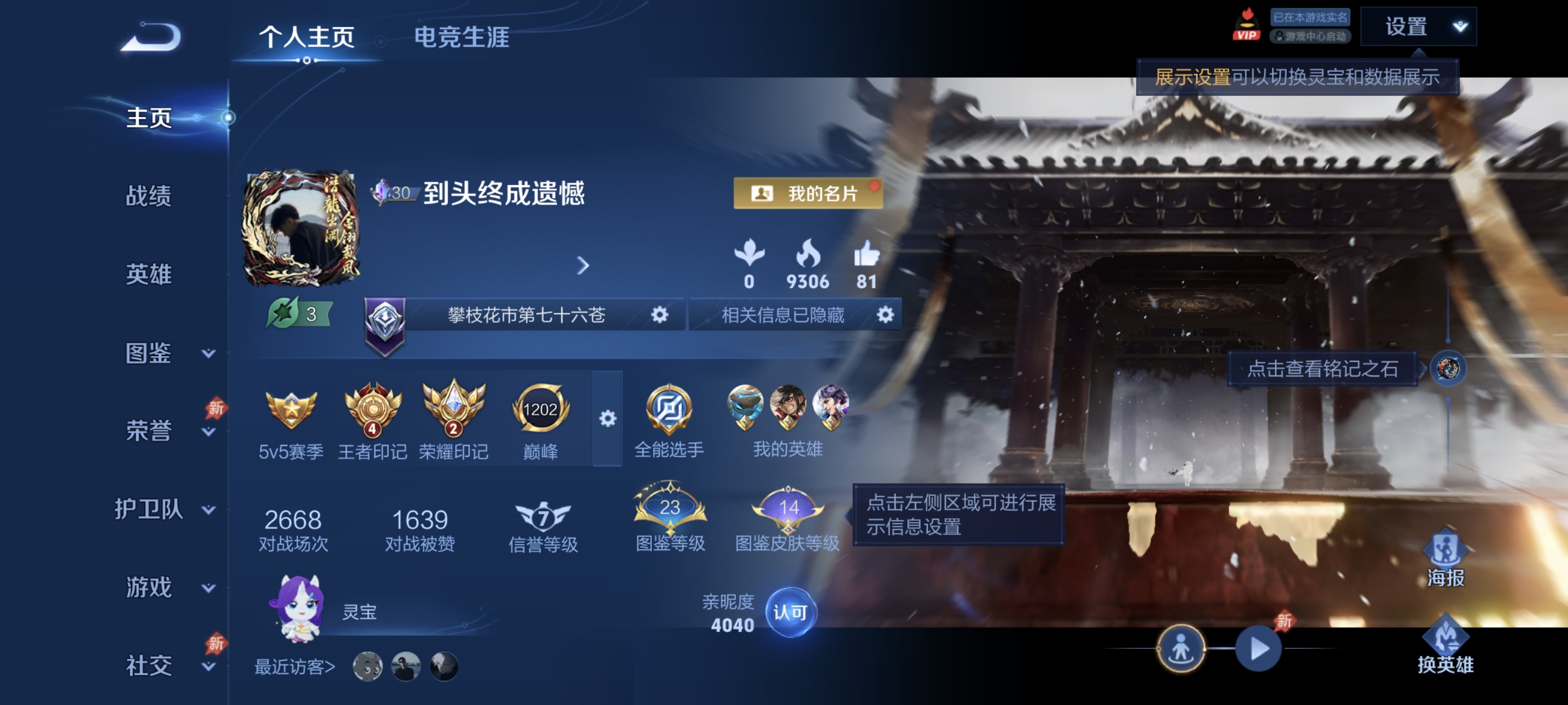Open 我的名片 card button
Image resolution: width=1568 pixels, height=705 pixels.
pos(807,194)
